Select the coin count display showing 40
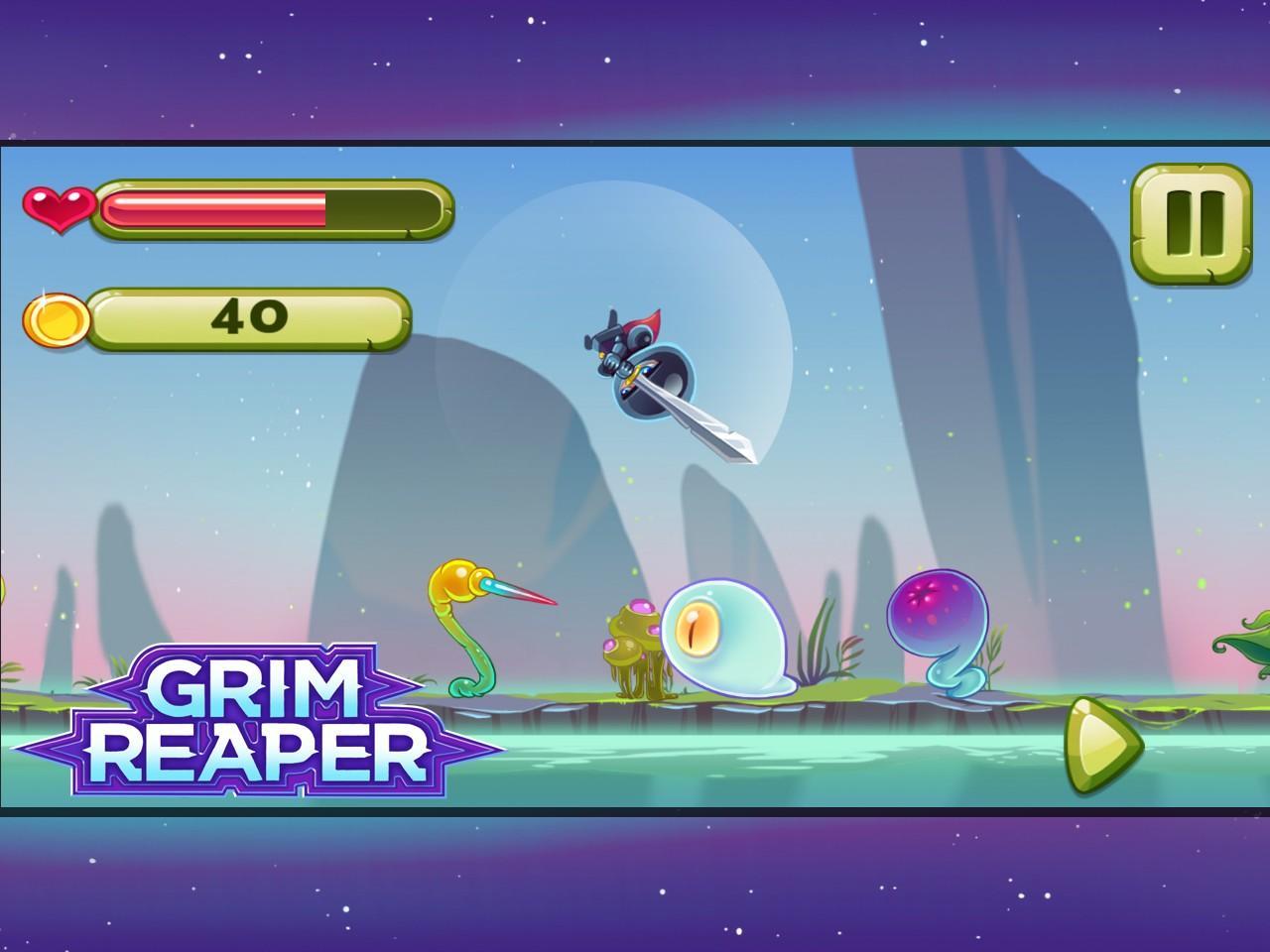The width and height of the screenshot is (1270, 952). 250,315
